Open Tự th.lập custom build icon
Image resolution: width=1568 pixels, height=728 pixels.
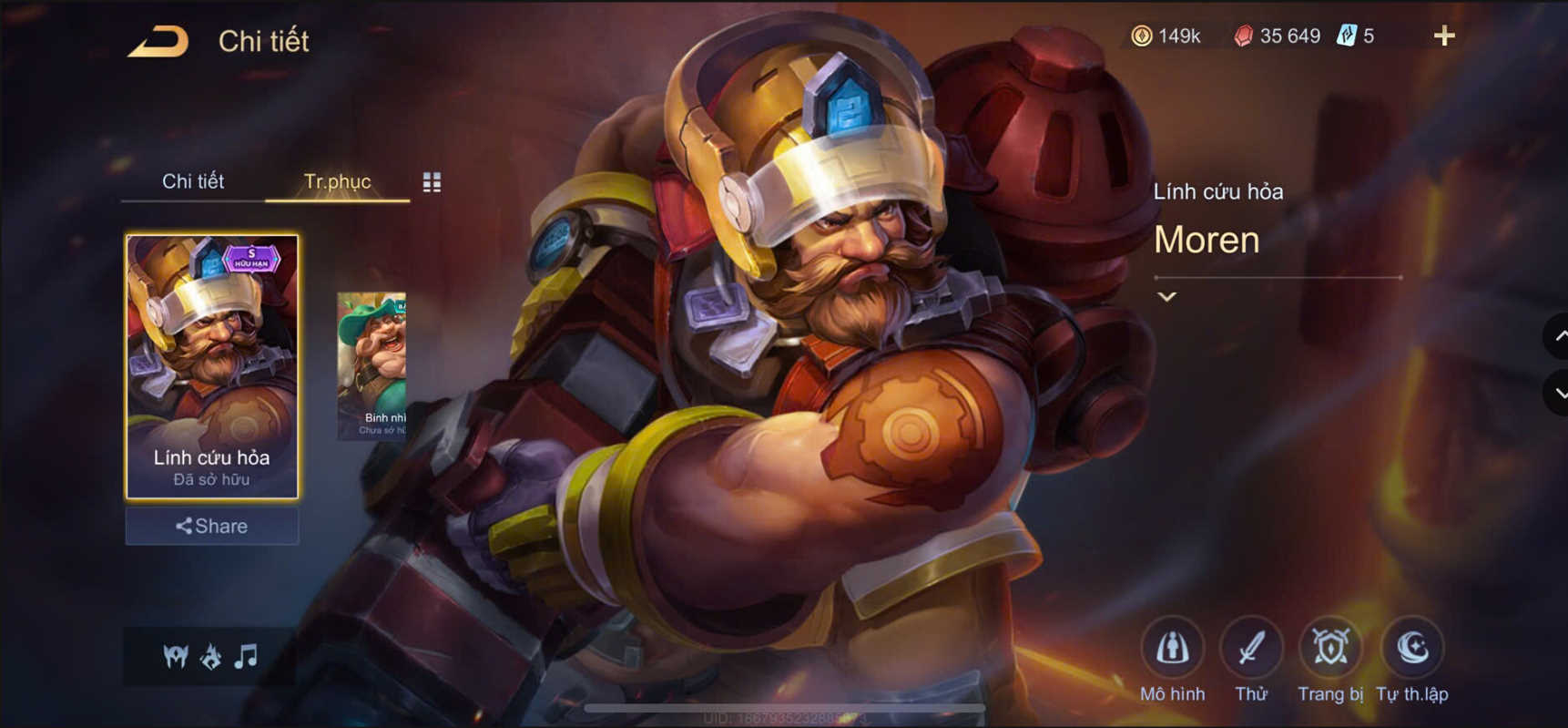pos(1412,647)
